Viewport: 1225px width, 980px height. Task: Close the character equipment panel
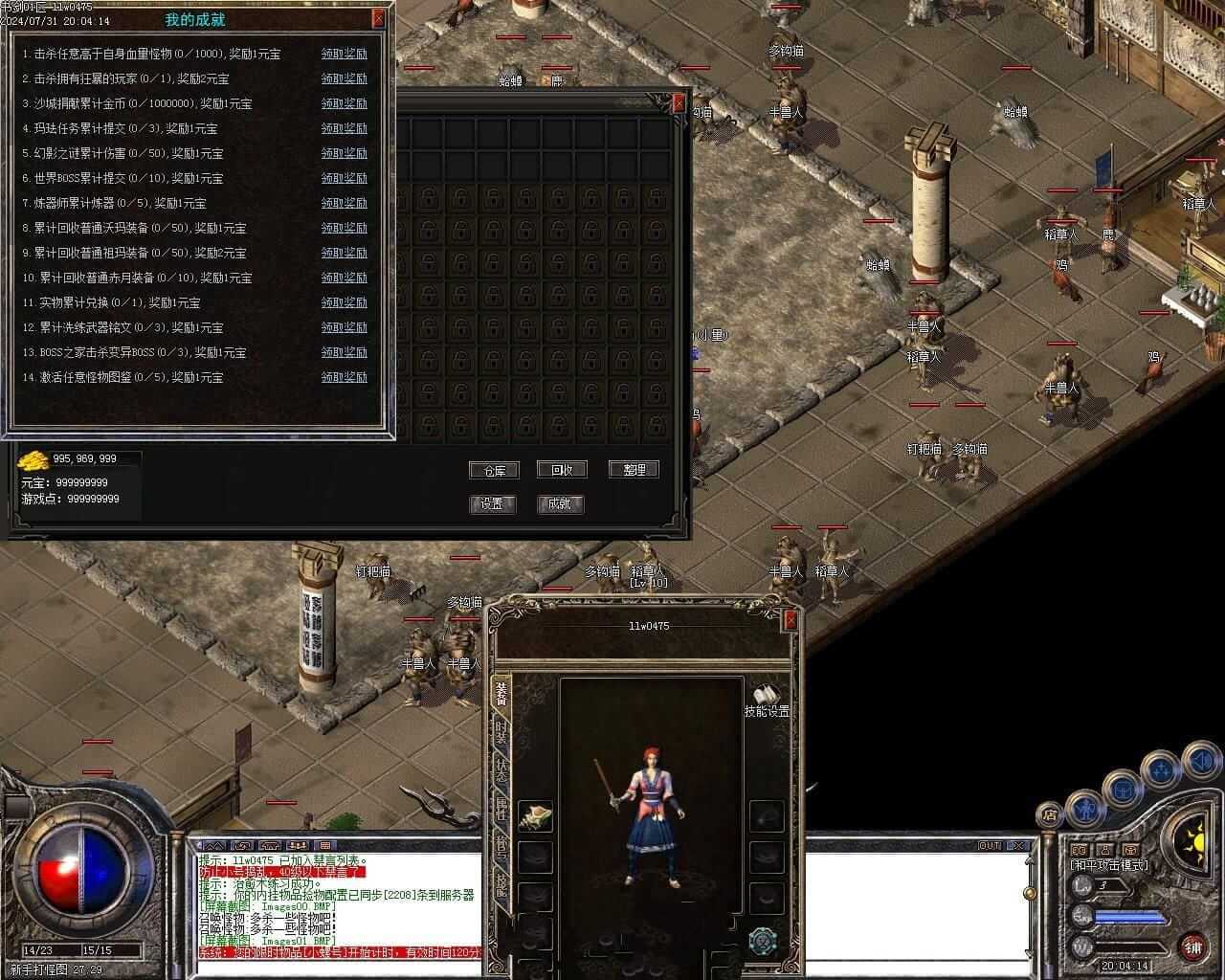click(x=791, y=620)
